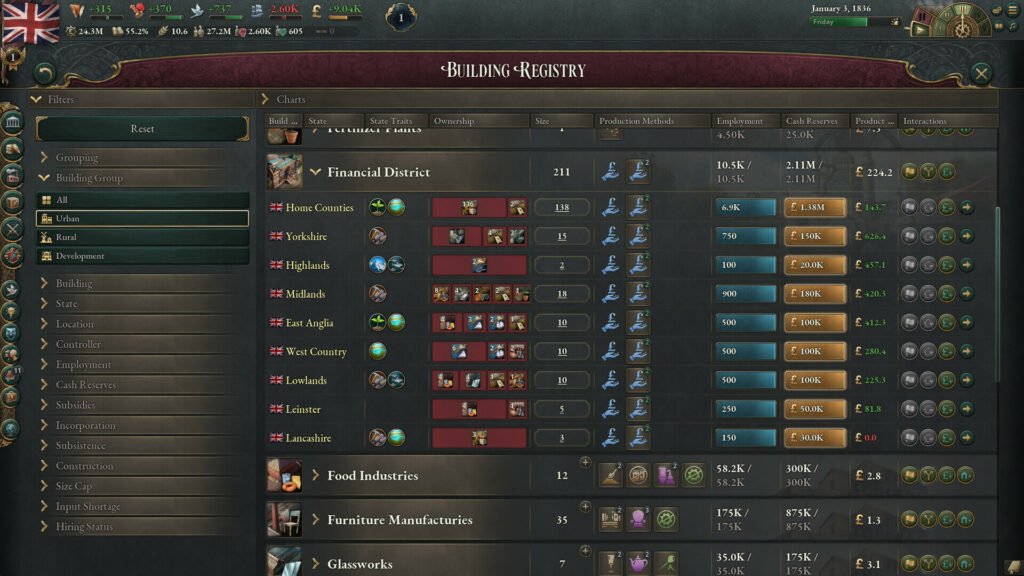Click the play button to resume game speed
1024x576 pixels.
(919, 29)
